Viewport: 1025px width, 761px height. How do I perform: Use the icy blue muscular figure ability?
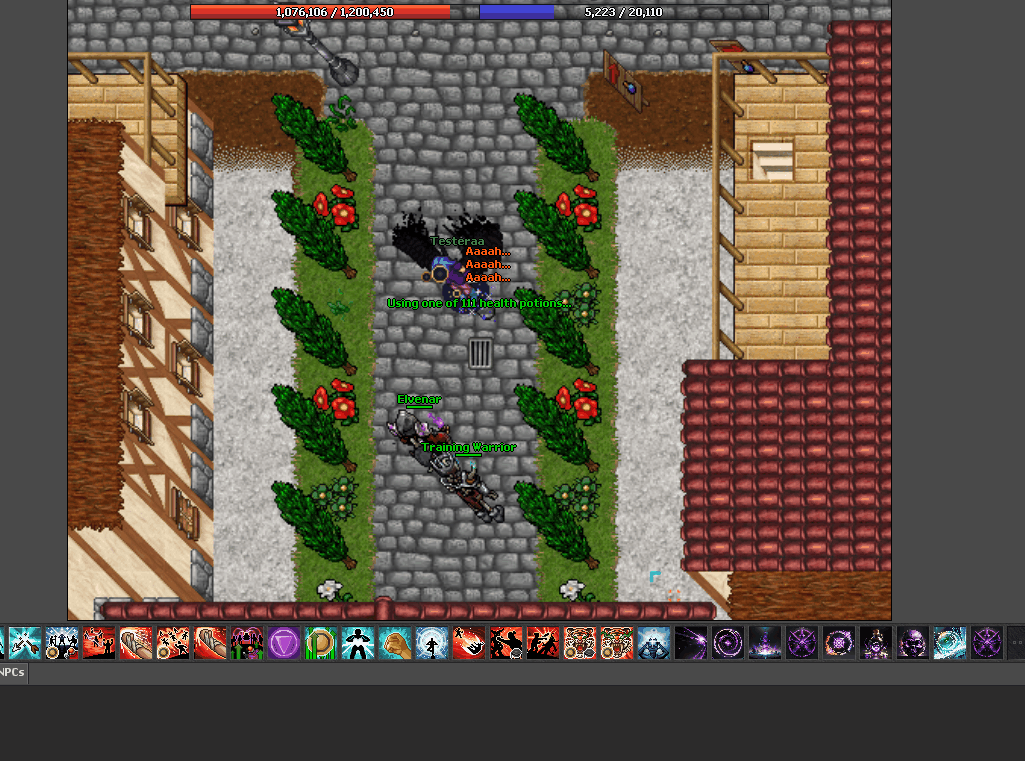pyautogui.click(x=654, y=643)
